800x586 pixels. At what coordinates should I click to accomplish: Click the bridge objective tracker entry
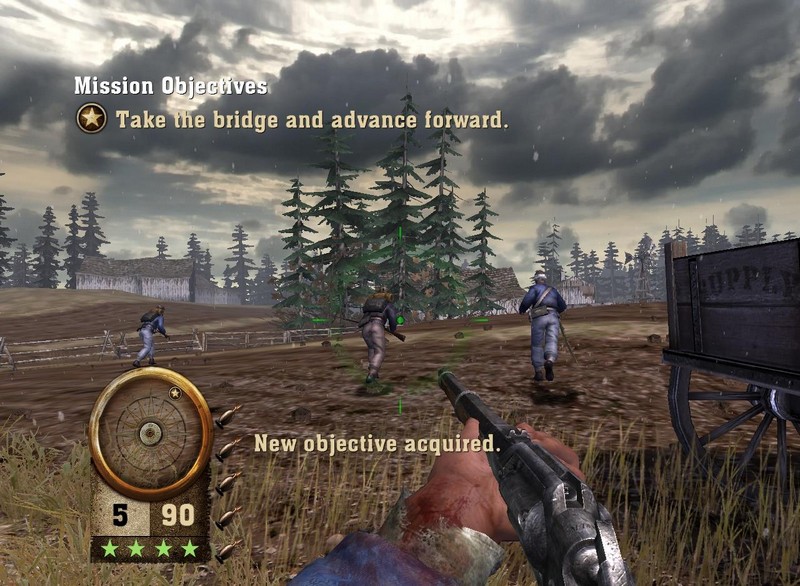pyautogui.click(x=312, y=121)
